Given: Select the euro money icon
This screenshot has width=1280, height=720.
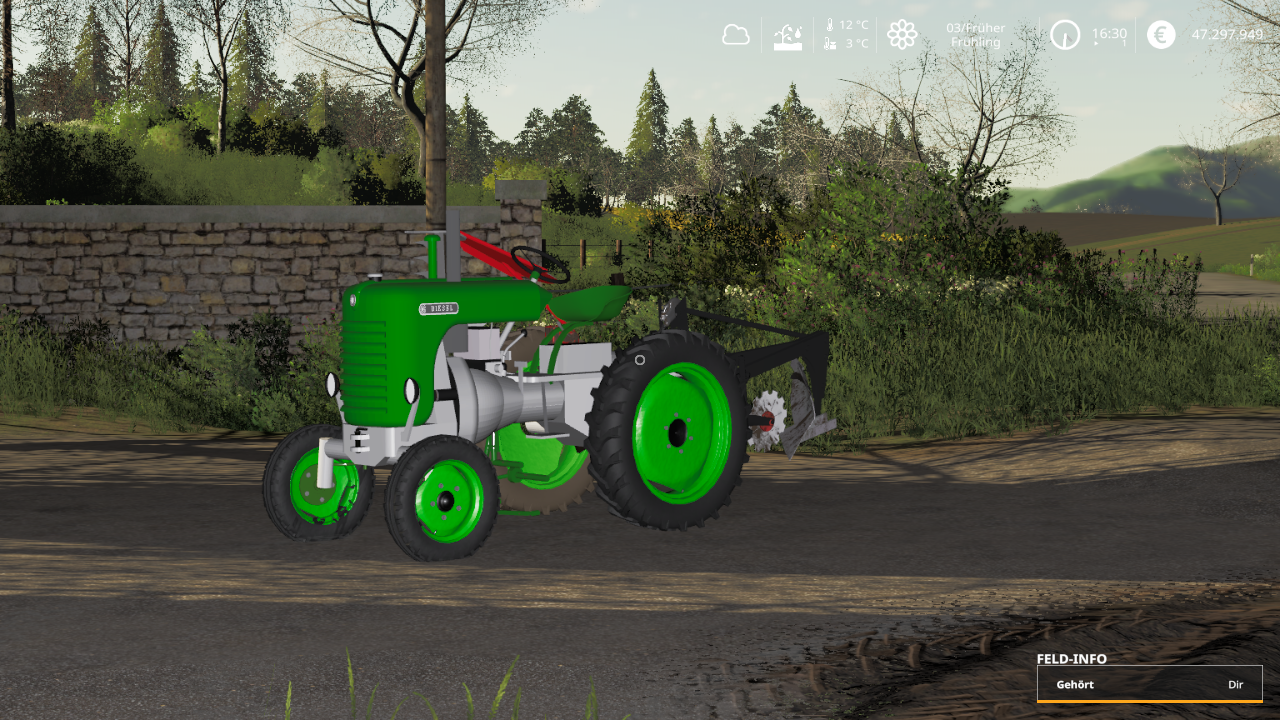Looking at the screenshot, I should pyautogui.click(x=1161, y=35).
